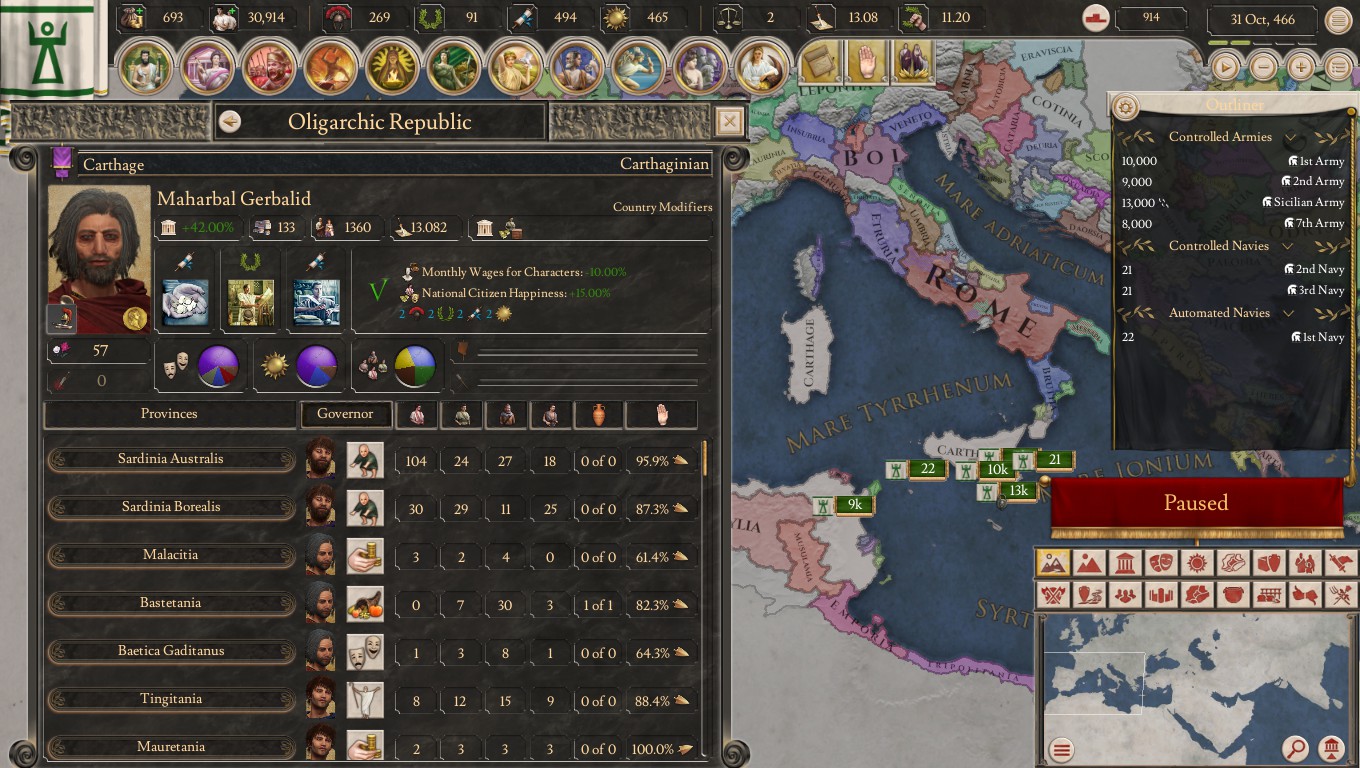Select the government mapmode temple icon
Screen dimensions: 1360x768
pyautogui.click(x=1126, y=563)
